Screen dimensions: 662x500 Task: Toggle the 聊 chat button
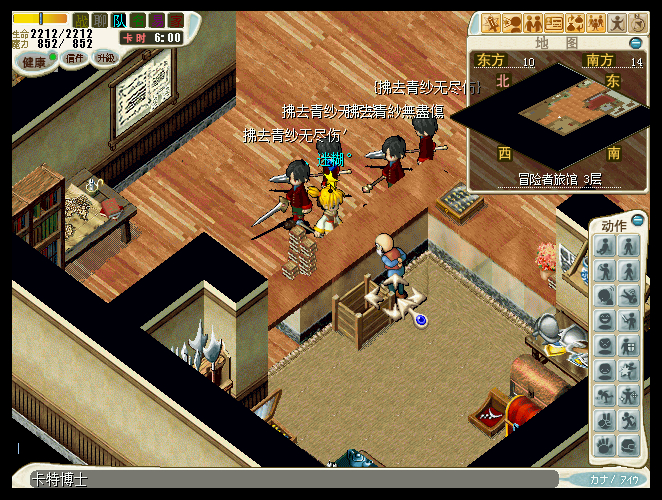coord(100,19)
